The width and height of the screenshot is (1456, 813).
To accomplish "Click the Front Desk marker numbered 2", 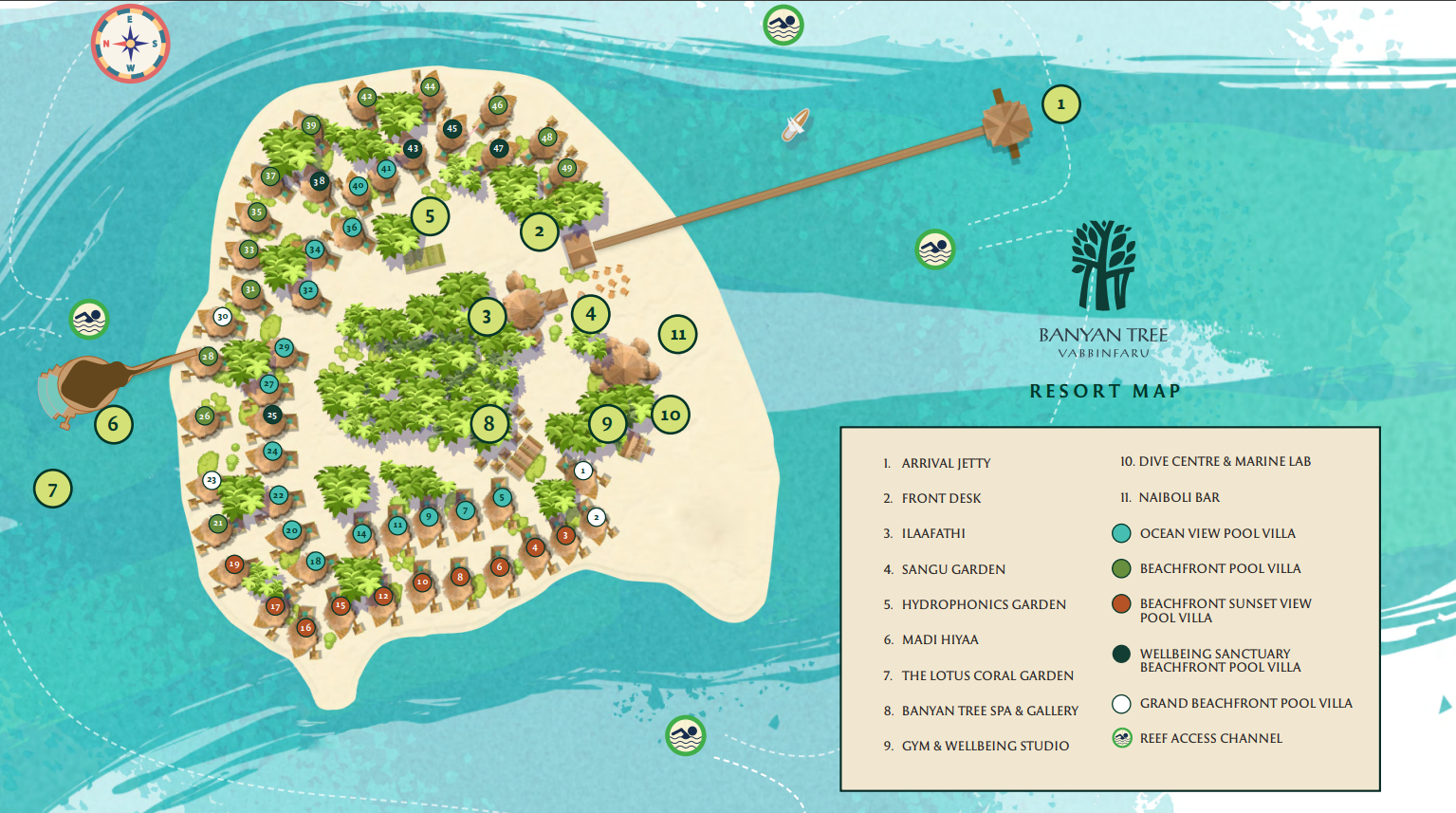I will tap(539, 231).
